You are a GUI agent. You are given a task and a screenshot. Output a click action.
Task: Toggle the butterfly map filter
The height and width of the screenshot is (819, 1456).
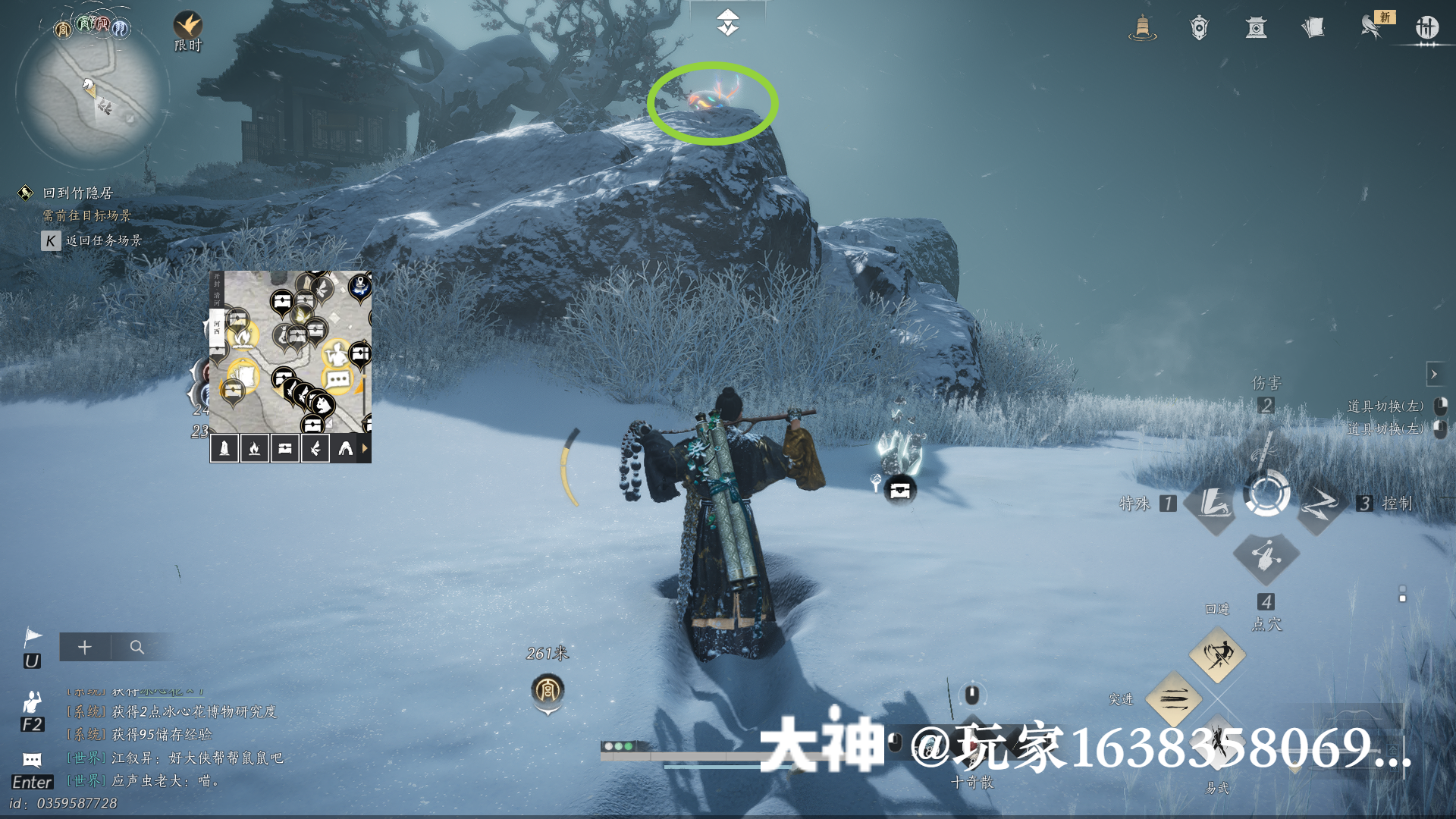coord(315,448)
